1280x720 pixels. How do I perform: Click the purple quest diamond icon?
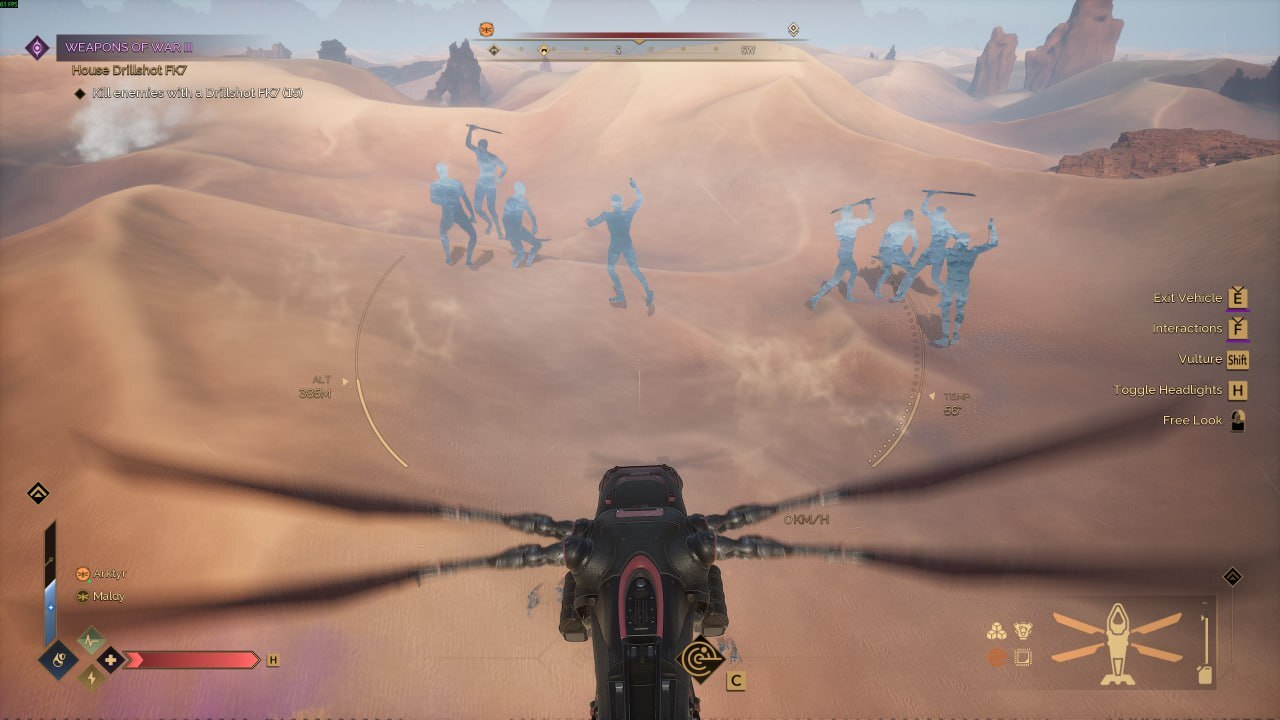coord(37,47)
